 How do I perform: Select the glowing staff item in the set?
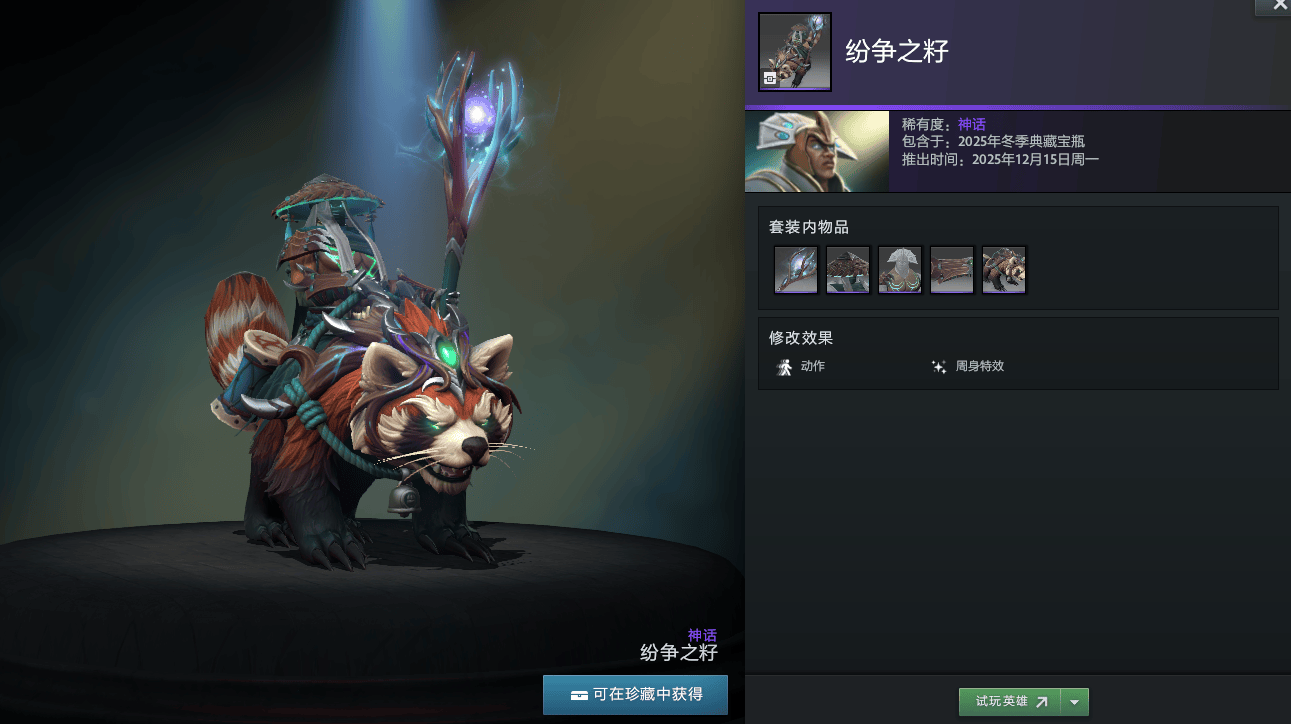click(796, 270)
